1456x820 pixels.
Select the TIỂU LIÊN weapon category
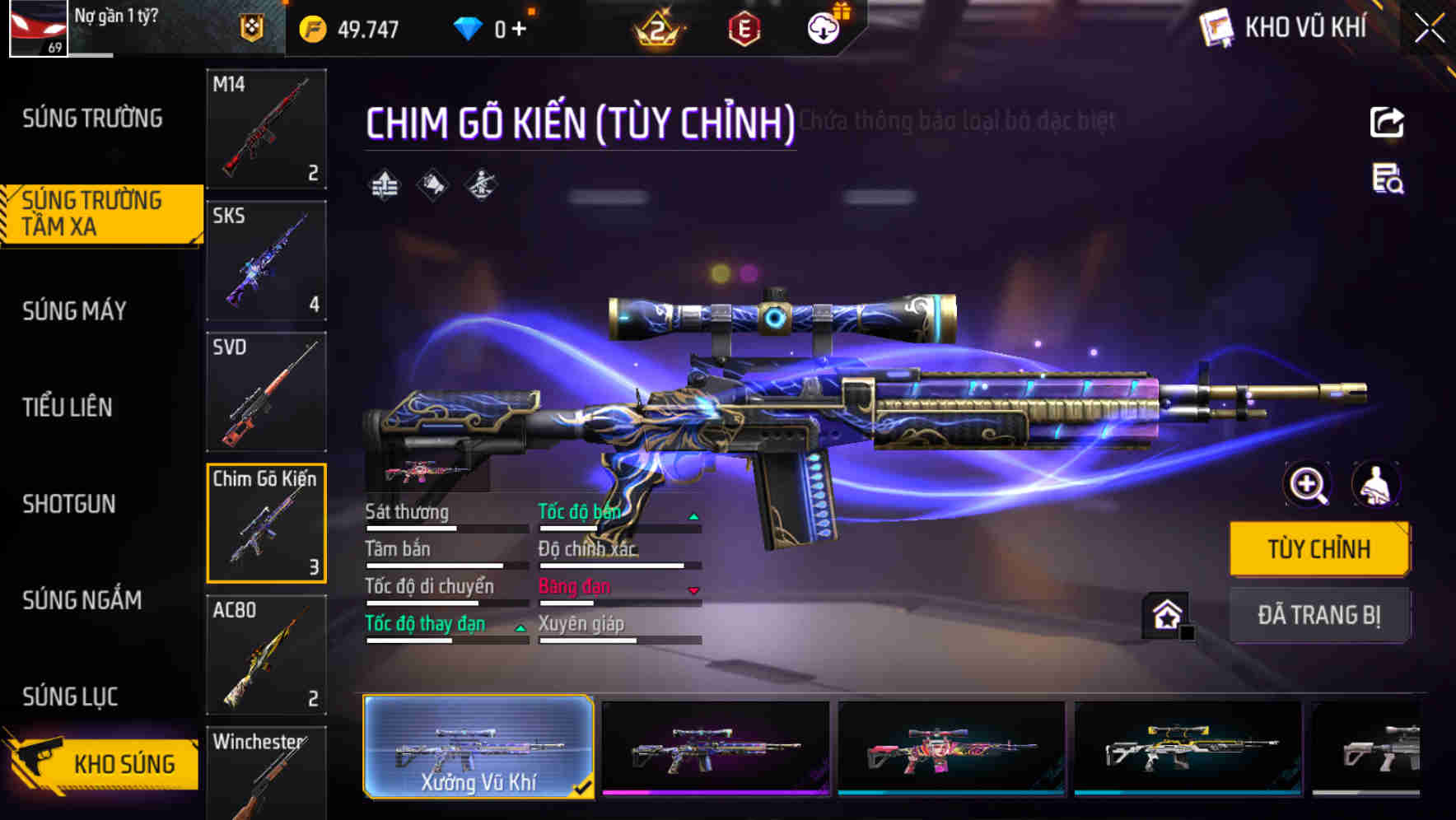[69, 407]
